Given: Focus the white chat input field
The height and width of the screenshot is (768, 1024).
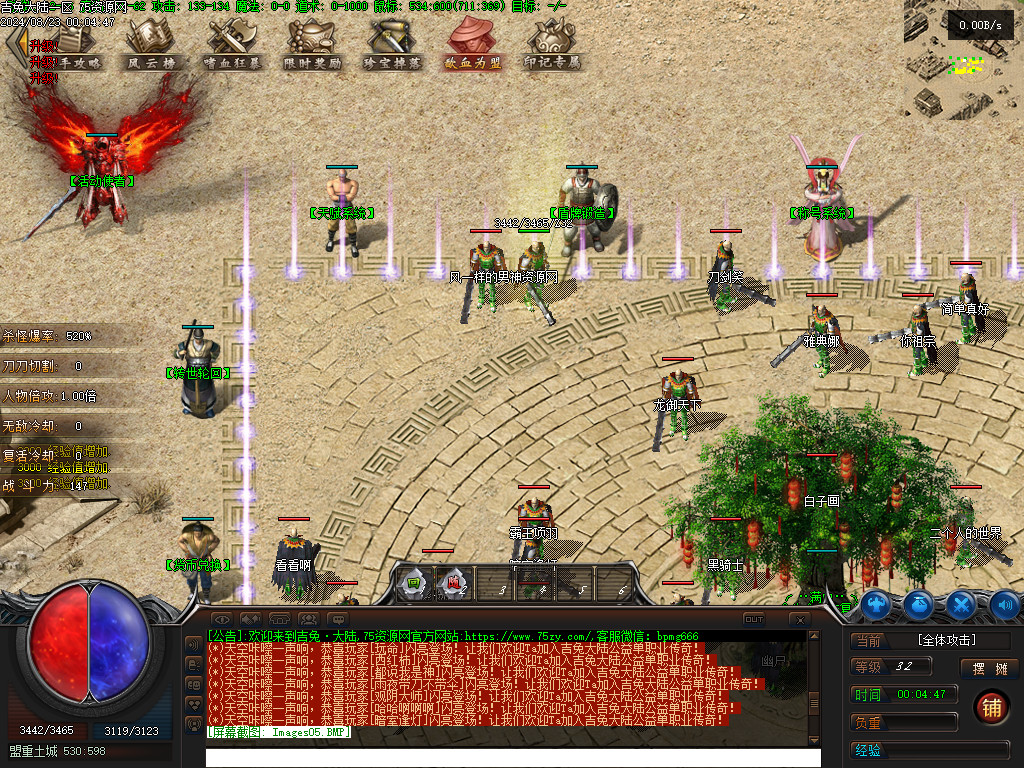Looking at the screenshot, I should pos(512,757).
